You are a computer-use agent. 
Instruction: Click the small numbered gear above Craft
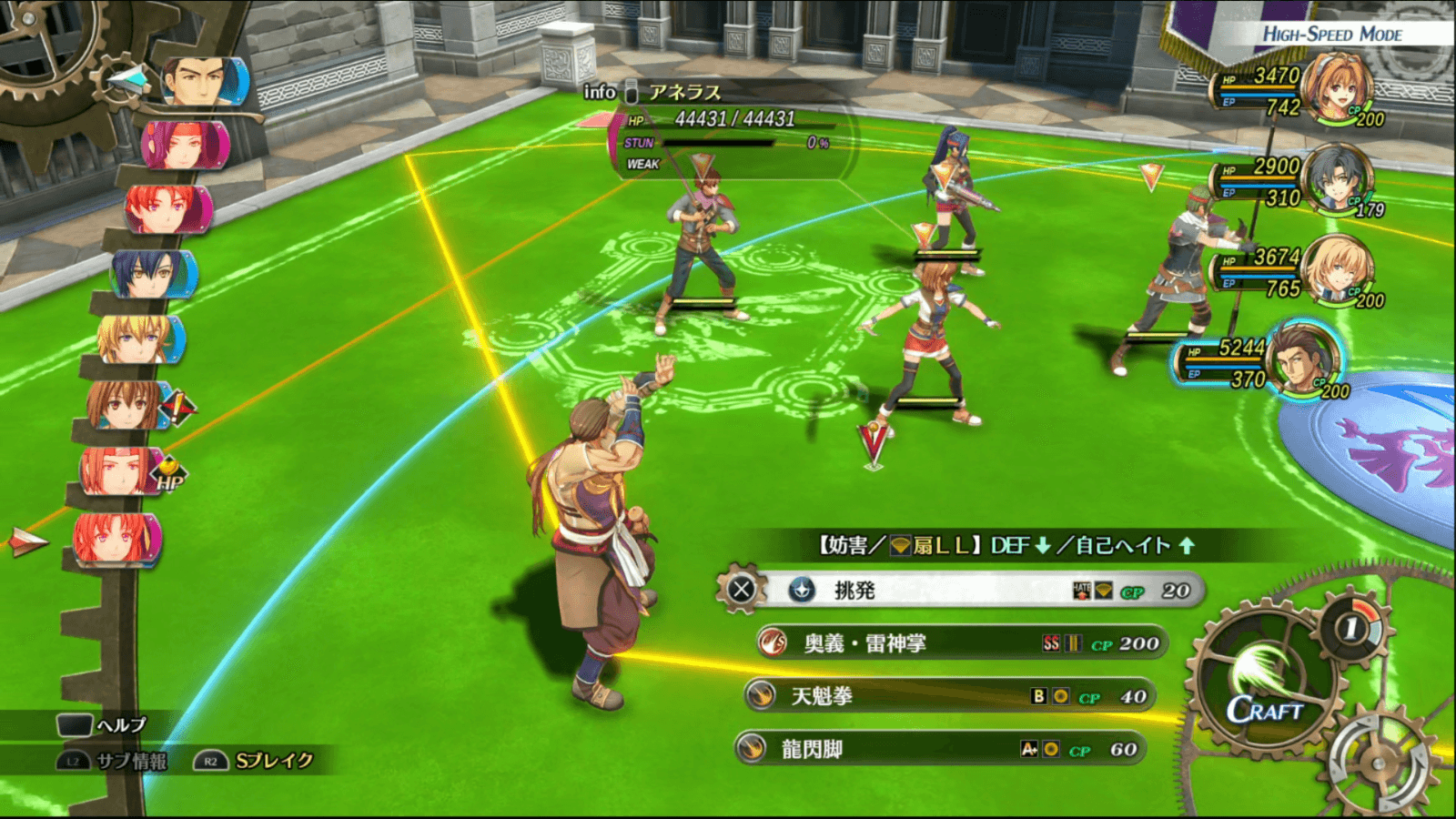pyautogui.click(x=1353, y=627)
